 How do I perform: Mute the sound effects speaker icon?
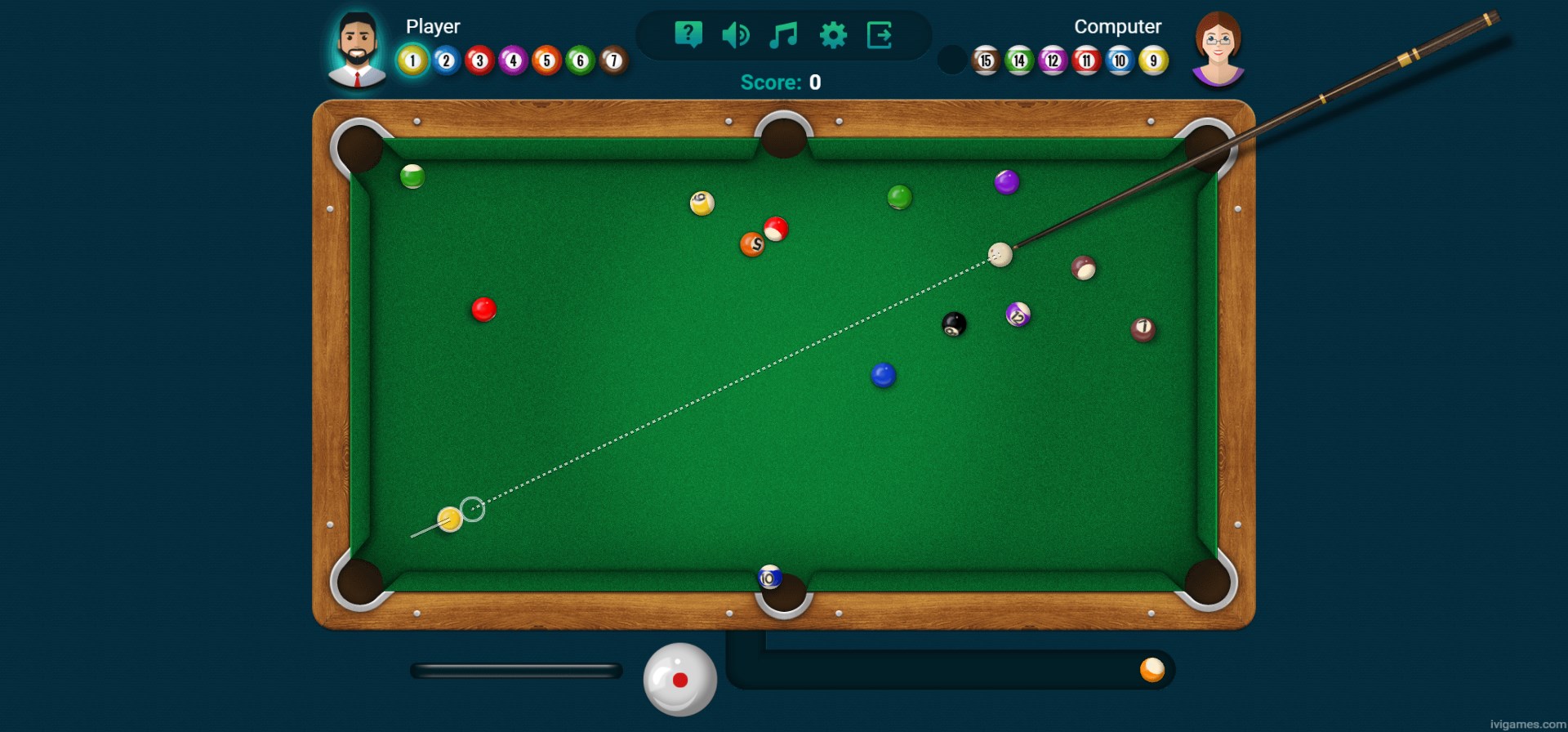tap(735, 33)
